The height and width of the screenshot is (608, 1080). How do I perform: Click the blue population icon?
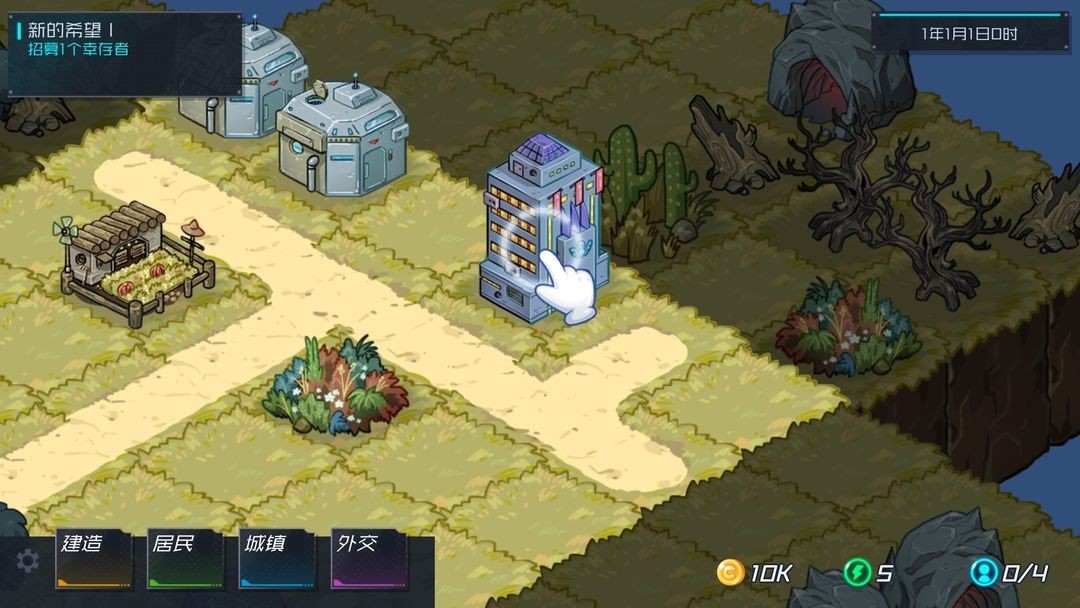(984, 573)
